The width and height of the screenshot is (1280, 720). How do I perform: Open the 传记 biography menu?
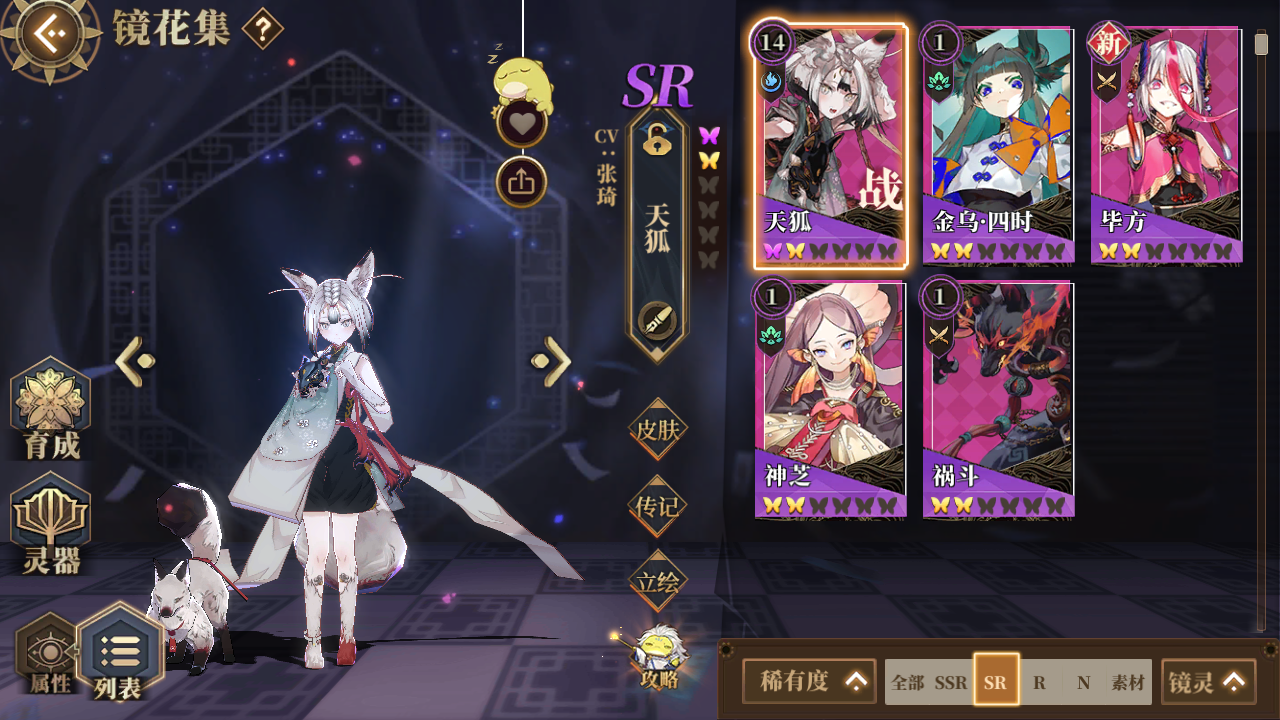[657, 506]
